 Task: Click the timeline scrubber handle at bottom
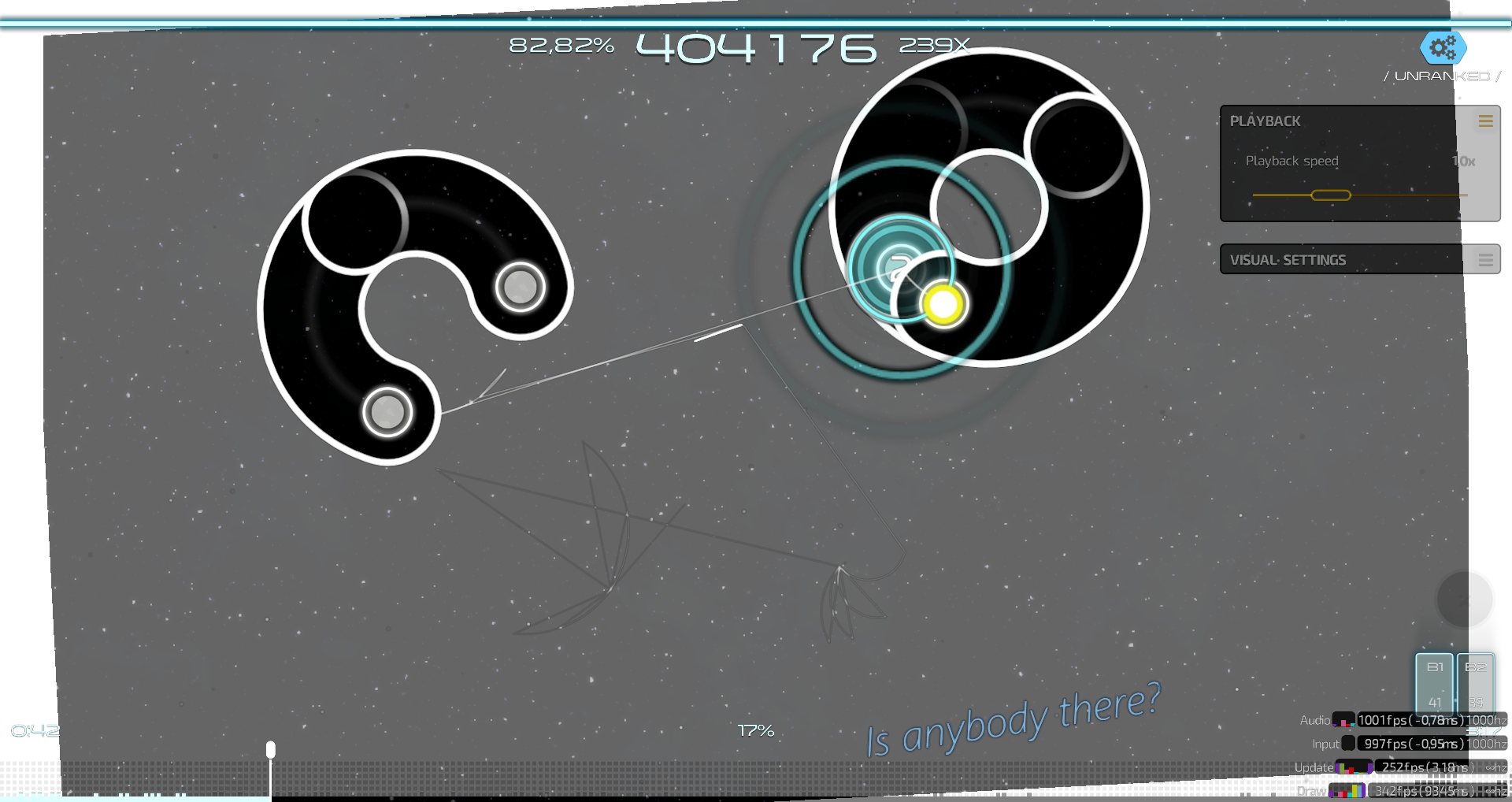coord(270,750)
